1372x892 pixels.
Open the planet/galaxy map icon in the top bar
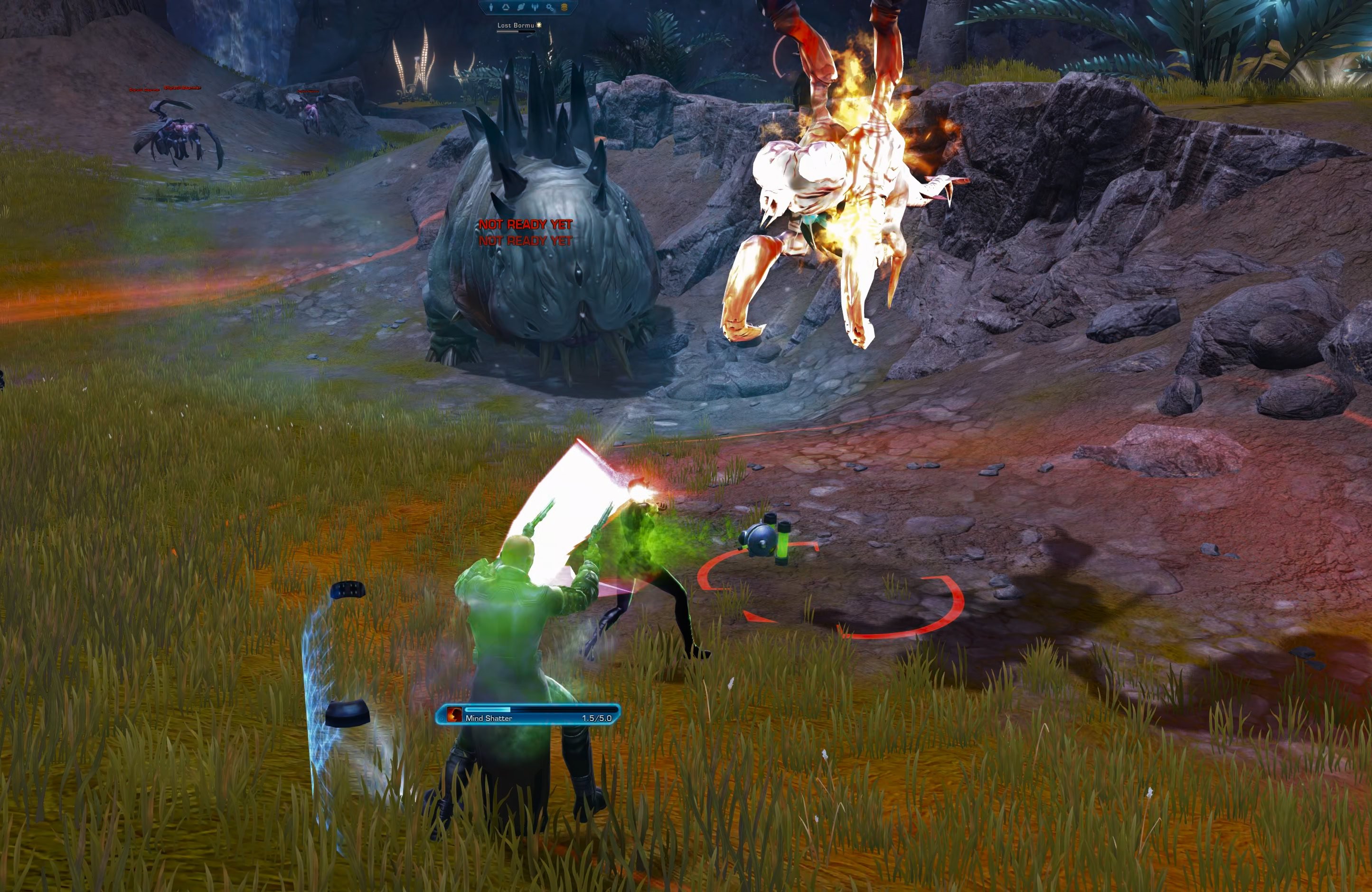(521, 7)
